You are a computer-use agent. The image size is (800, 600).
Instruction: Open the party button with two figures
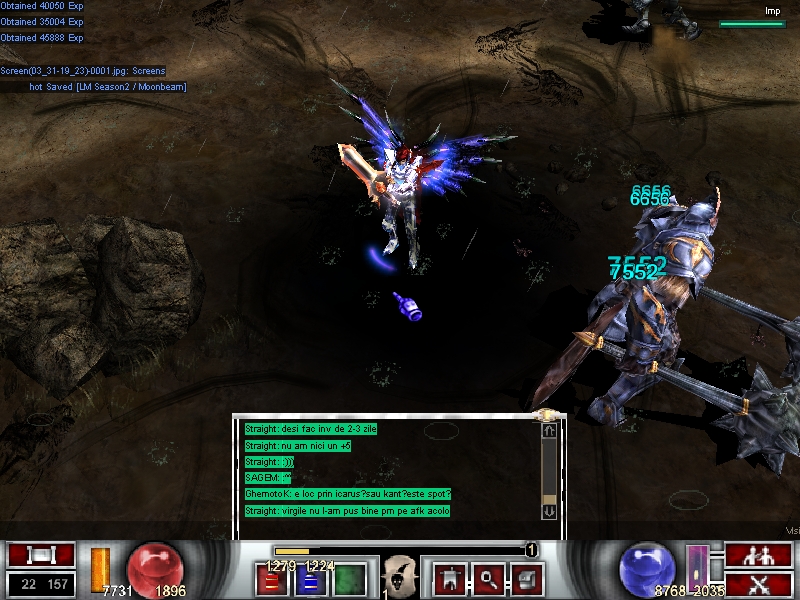758,555
